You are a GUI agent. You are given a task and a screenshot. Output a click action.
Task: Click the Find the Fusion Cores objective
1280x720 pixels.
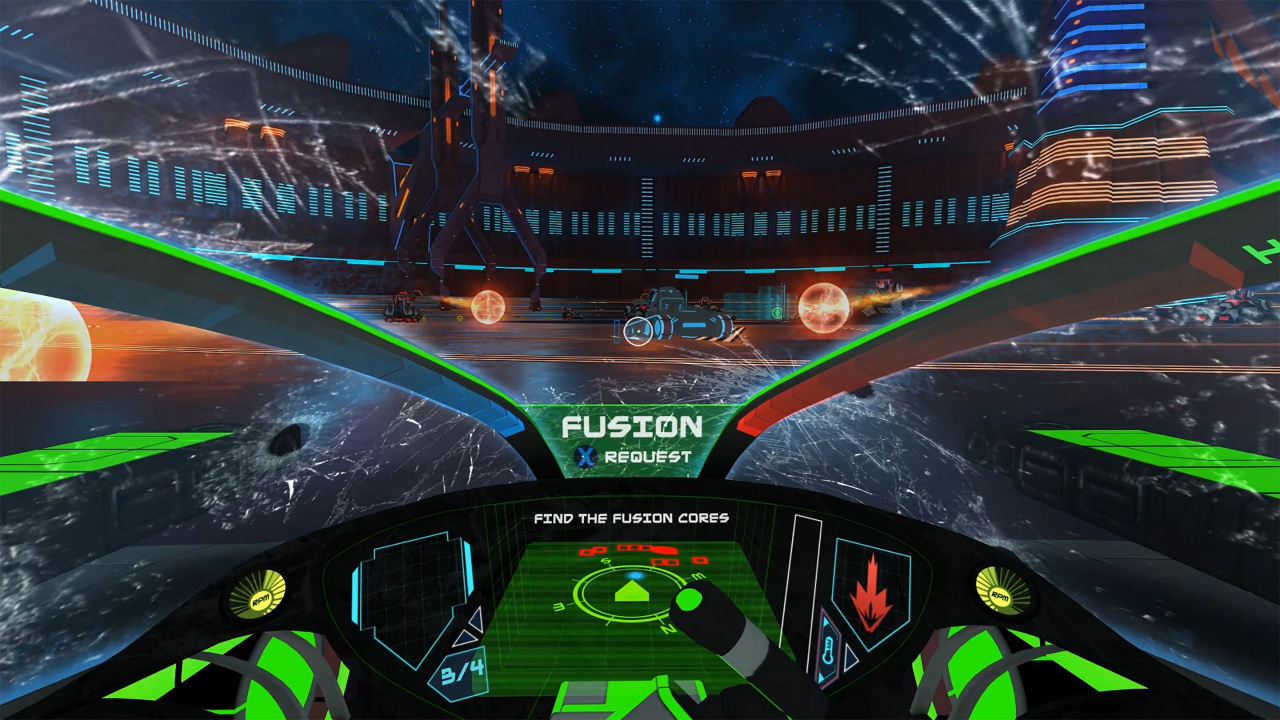pyautogui.click(x=631, y=518)
